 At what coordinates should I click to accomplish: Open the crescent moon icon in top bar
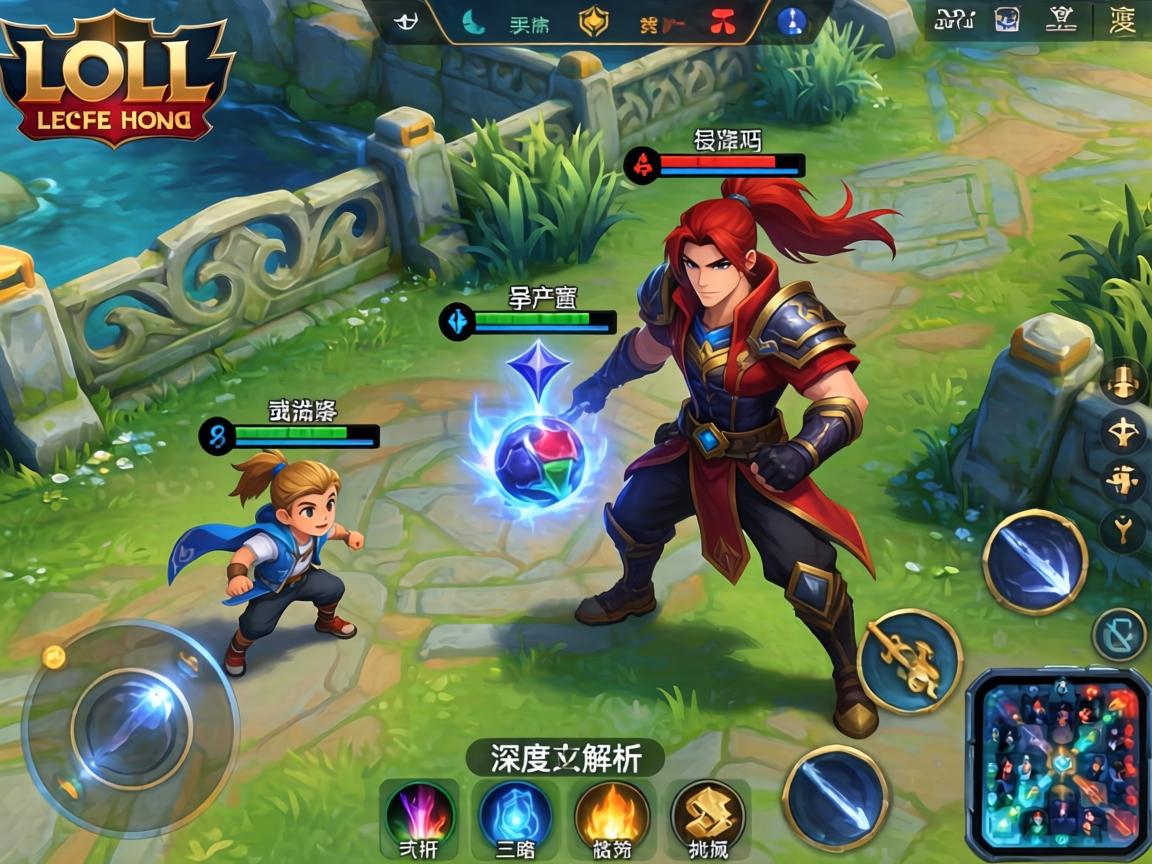click(471, 22)
